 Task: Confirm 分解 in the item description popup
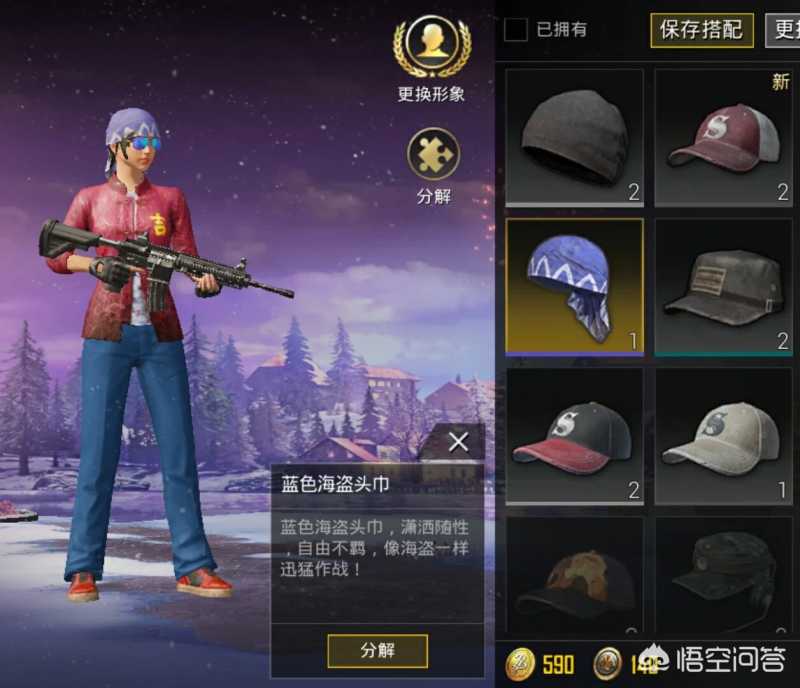click(x=377, y=650)
